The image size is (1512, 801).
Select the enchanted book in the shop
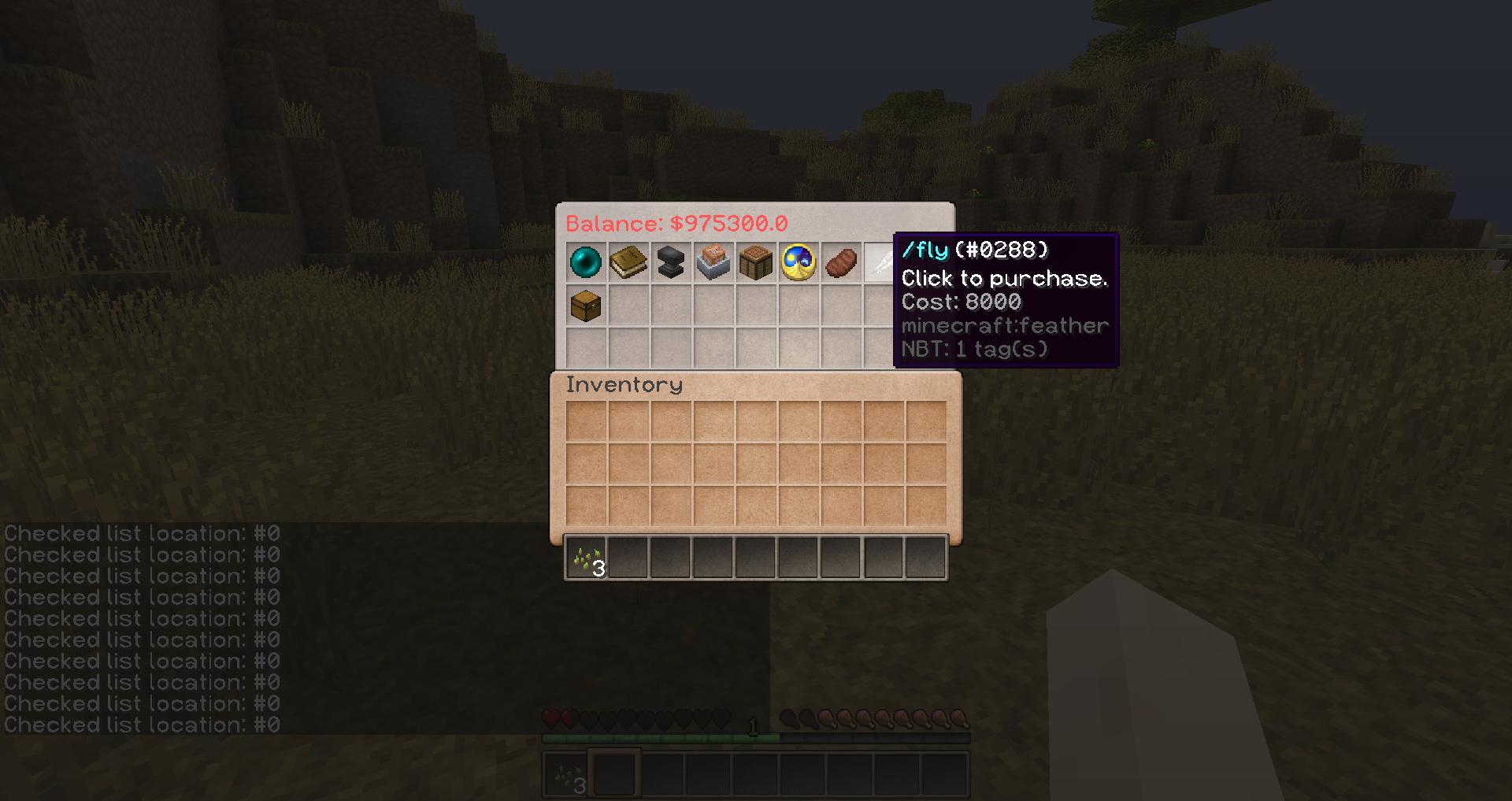(x=628, y=261)
